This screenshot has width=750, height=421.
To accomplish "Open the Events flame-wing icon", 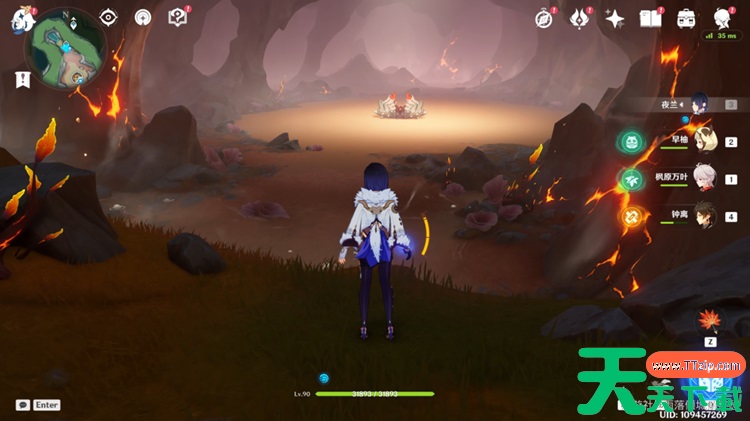I will 580,18.
